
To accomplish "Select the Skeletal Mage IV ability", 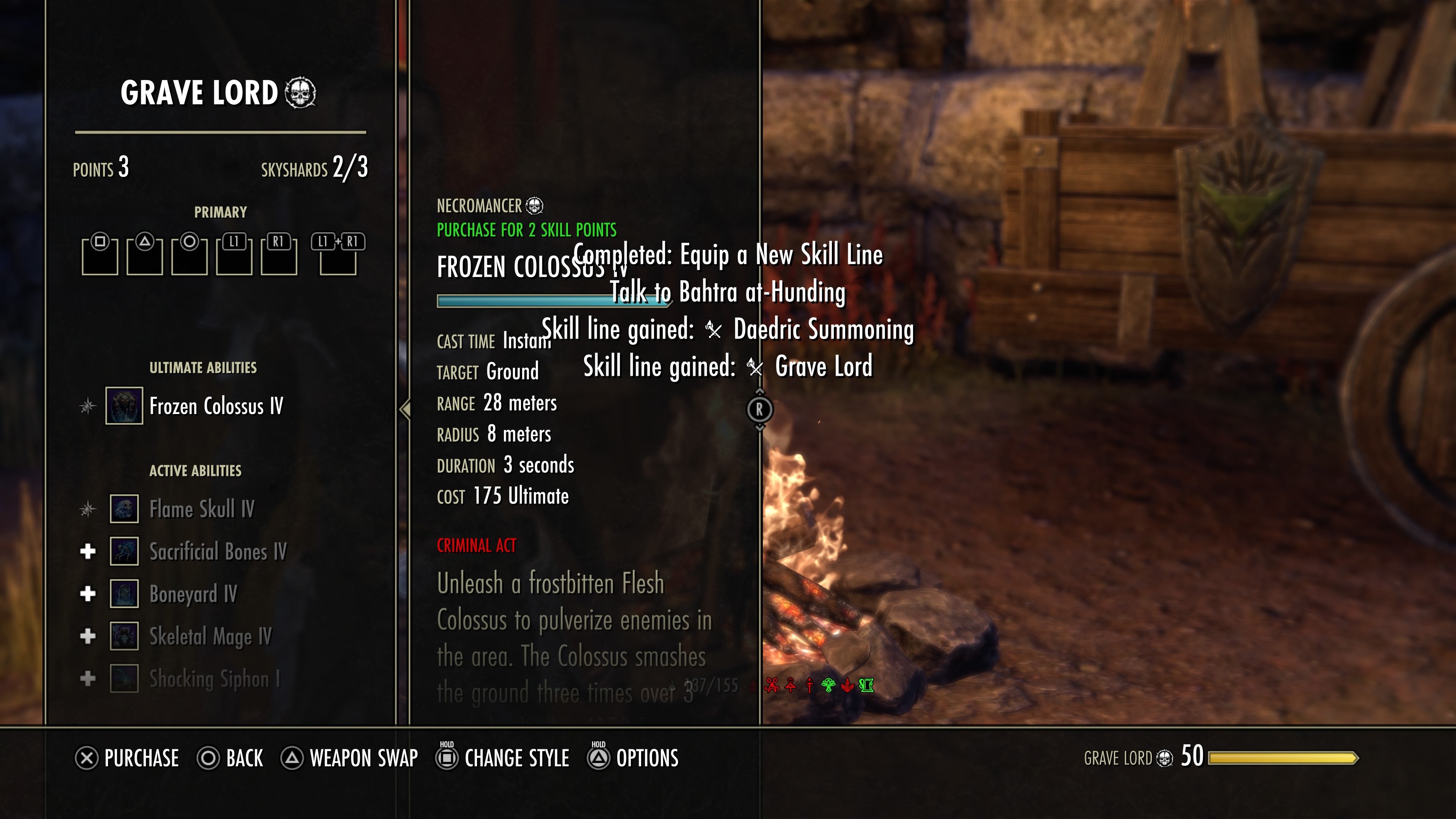I will tap(210, 637).
